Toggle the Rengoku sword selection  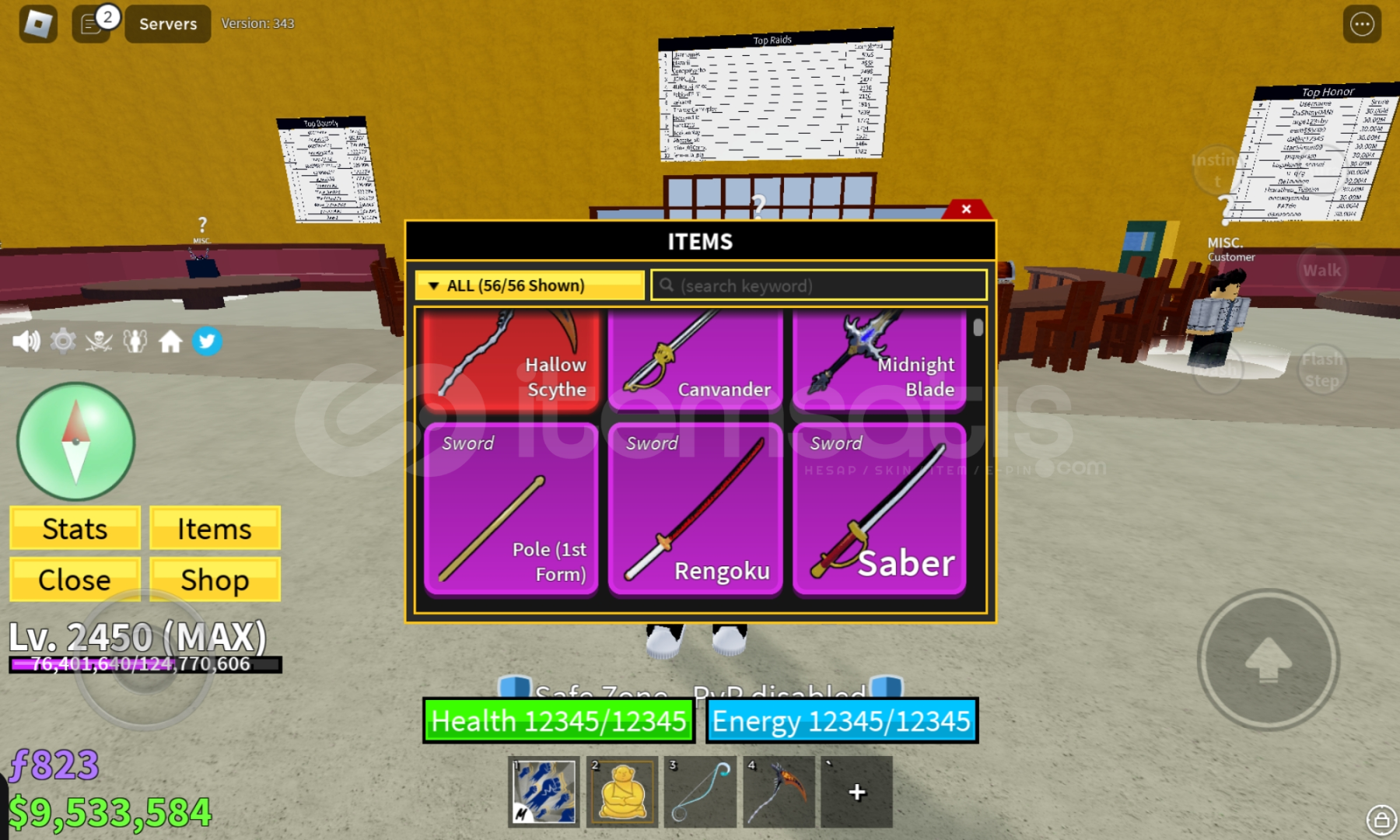coord(695,509)
